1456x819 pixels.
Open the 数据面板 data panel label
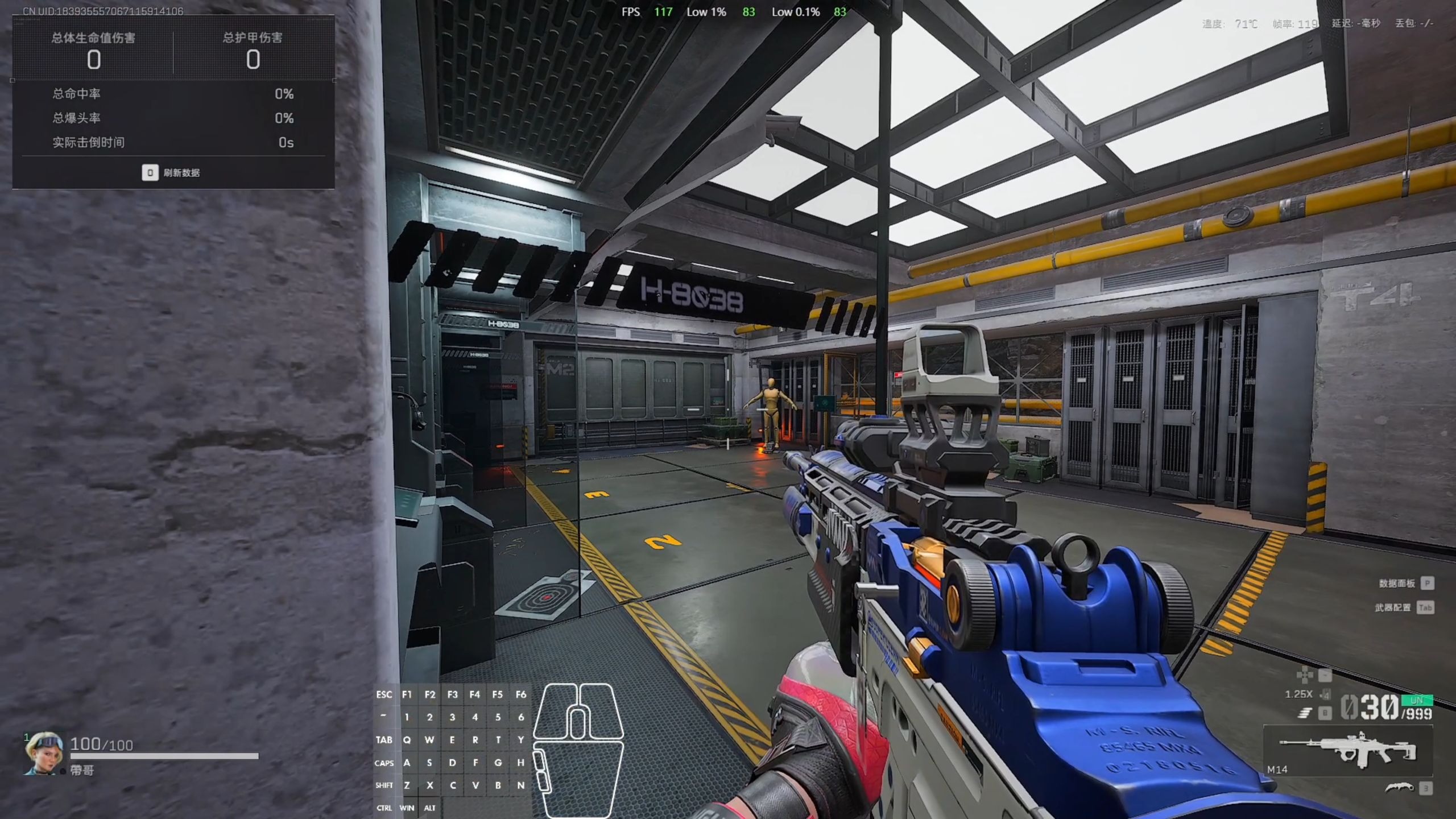1397,584
